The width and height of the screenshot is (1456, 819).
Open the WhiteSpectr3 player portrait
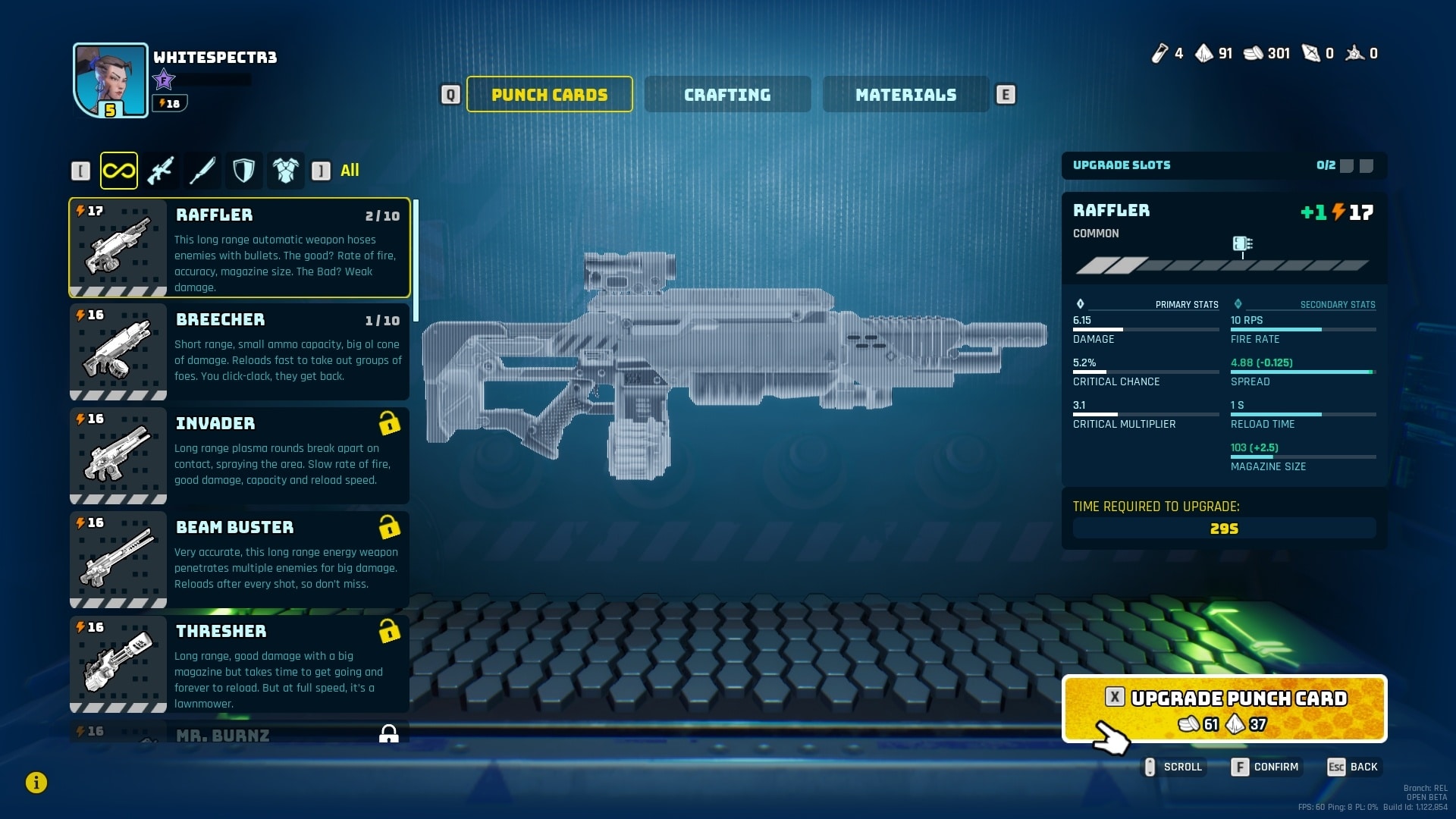[111, 80]
